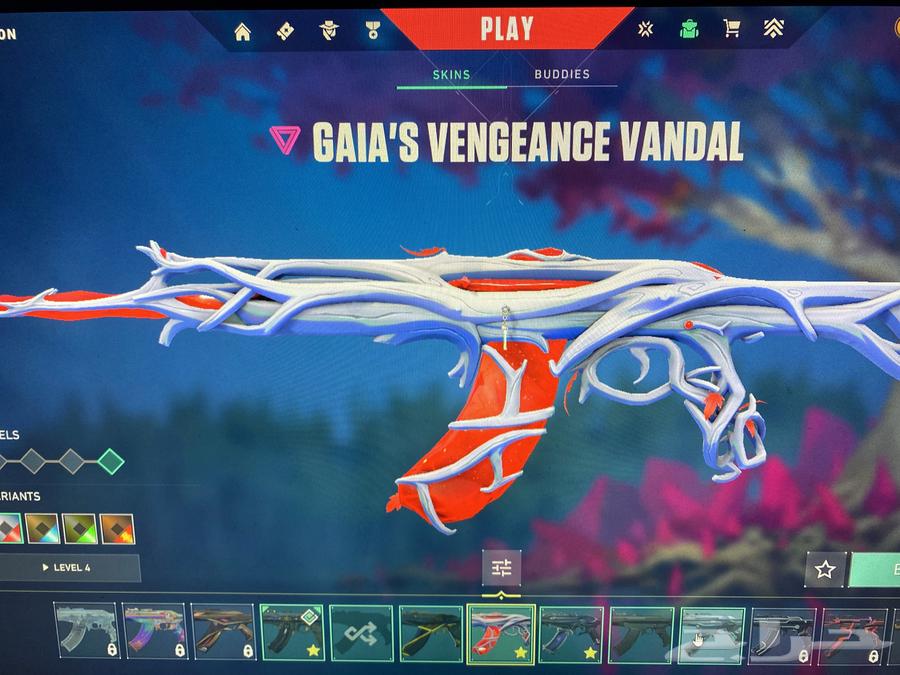Open the Collection backpack icon

pyautogui.click(x=688, y=30)
